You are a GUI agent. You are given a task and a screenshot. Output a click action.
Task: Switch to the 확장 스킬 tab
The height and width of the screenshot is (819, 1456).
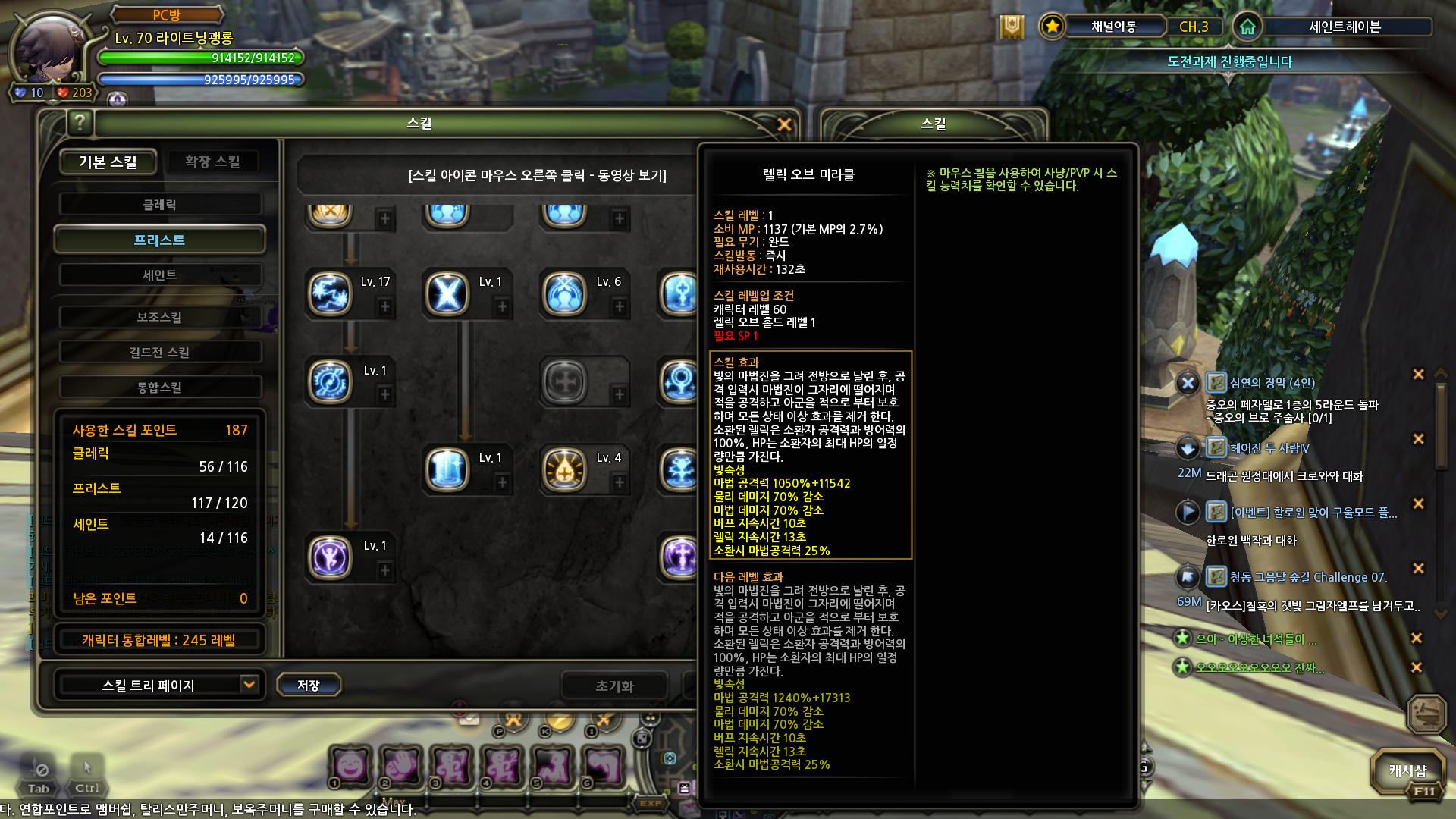pos(212,162)
